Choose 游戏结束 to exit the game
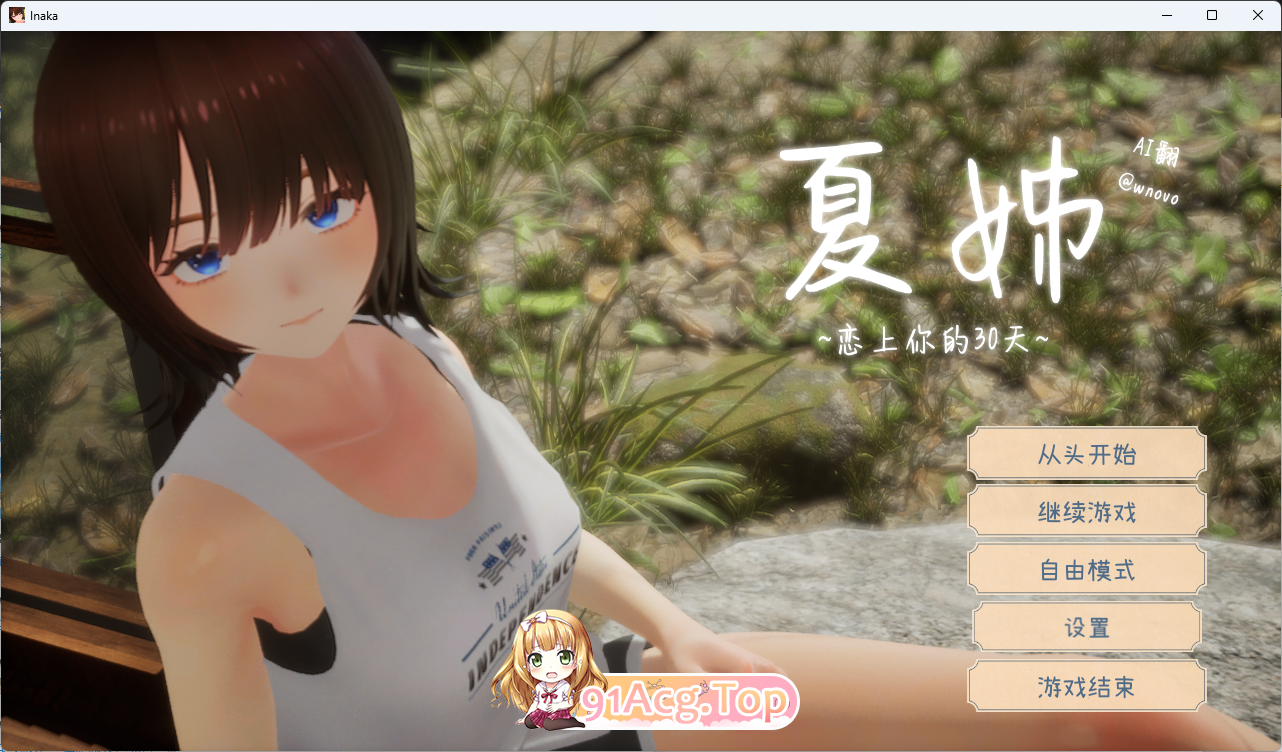 pyautogui.click(x=1086, y=686)
